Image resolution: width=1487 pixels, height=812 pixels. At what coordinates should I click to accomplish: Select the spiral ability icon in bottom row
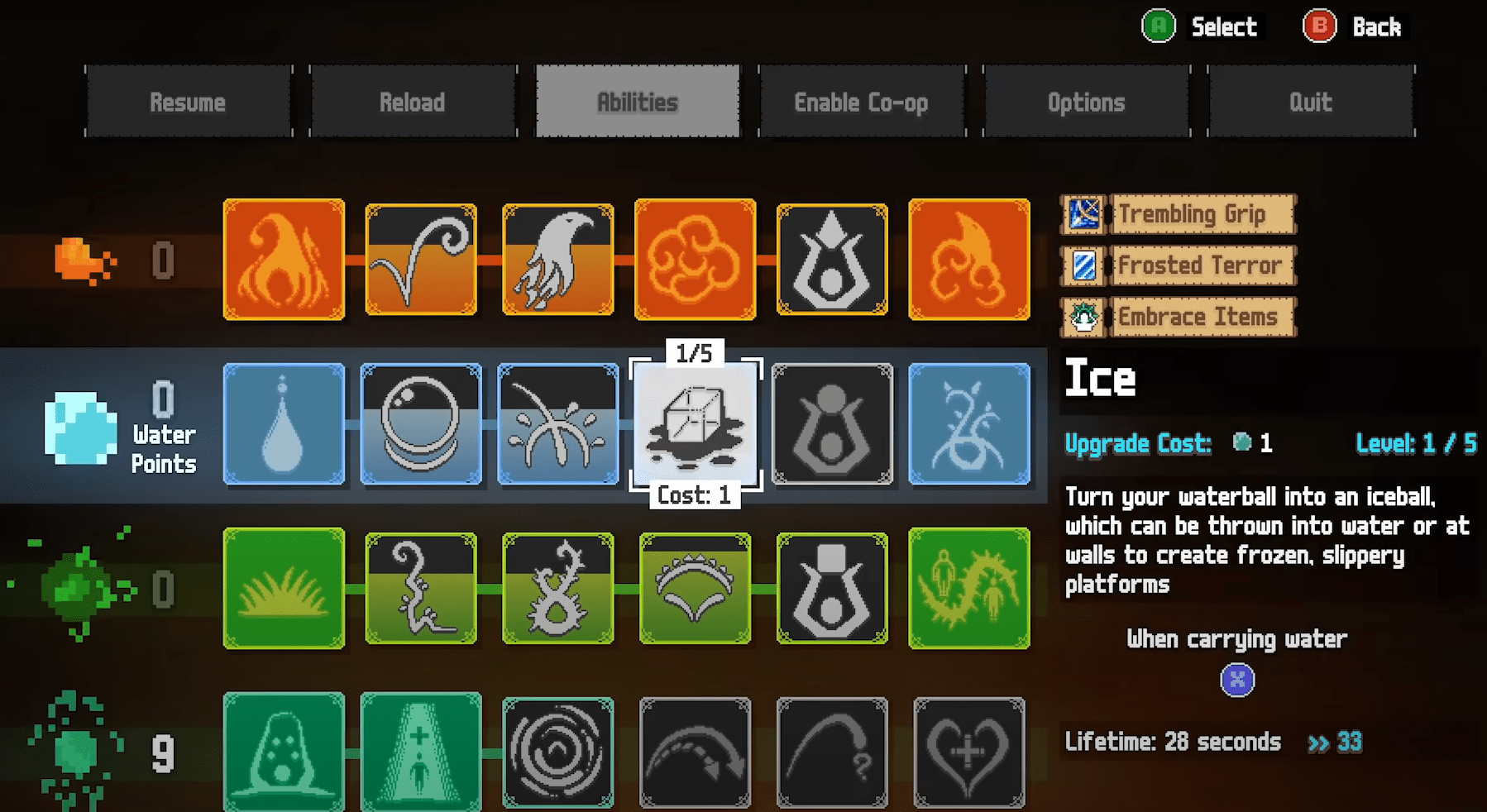(x=558, y=752)
